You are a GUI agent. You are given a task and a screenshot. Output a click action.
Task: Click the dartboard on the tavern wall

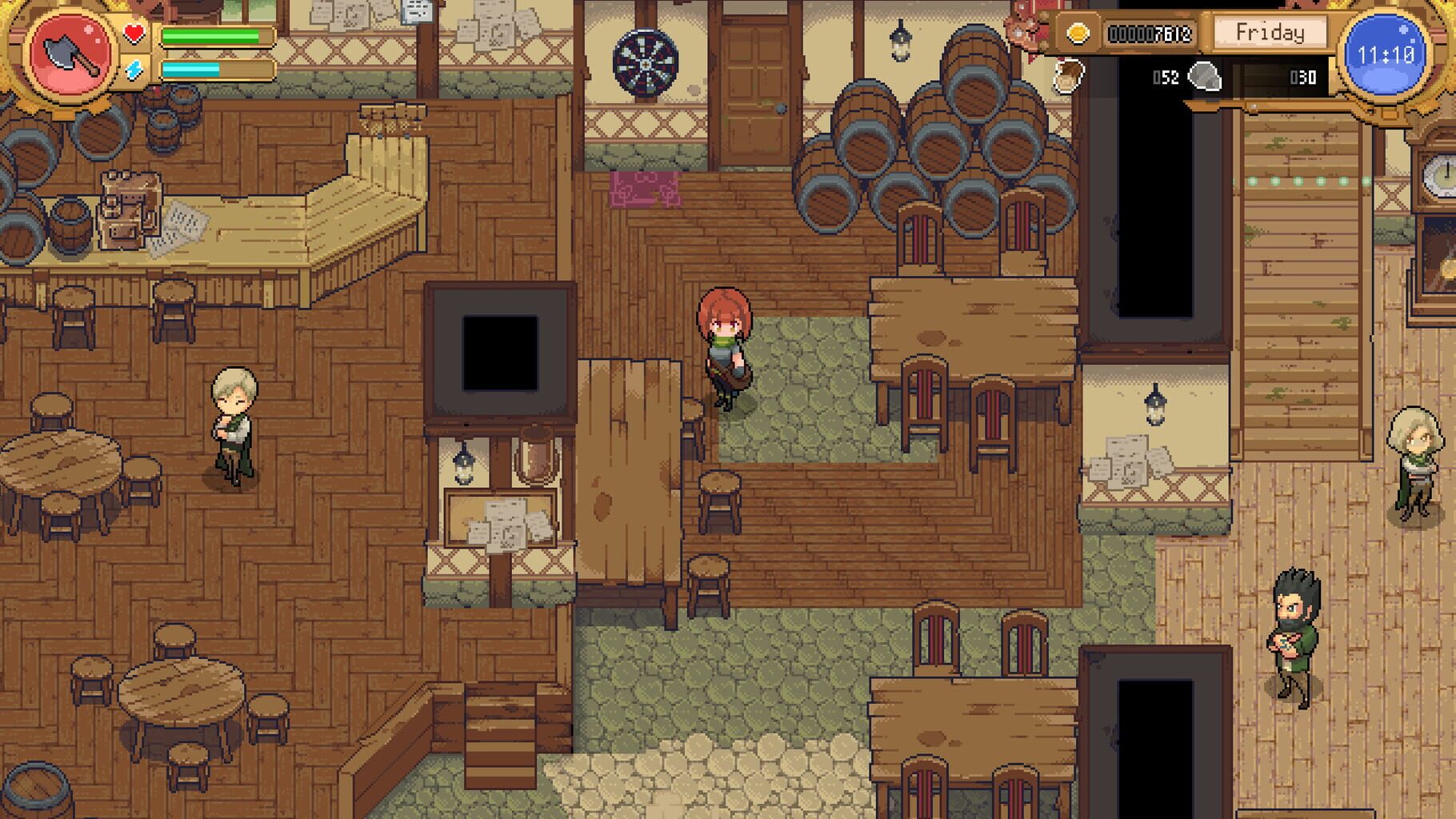[x=645, y=62]
